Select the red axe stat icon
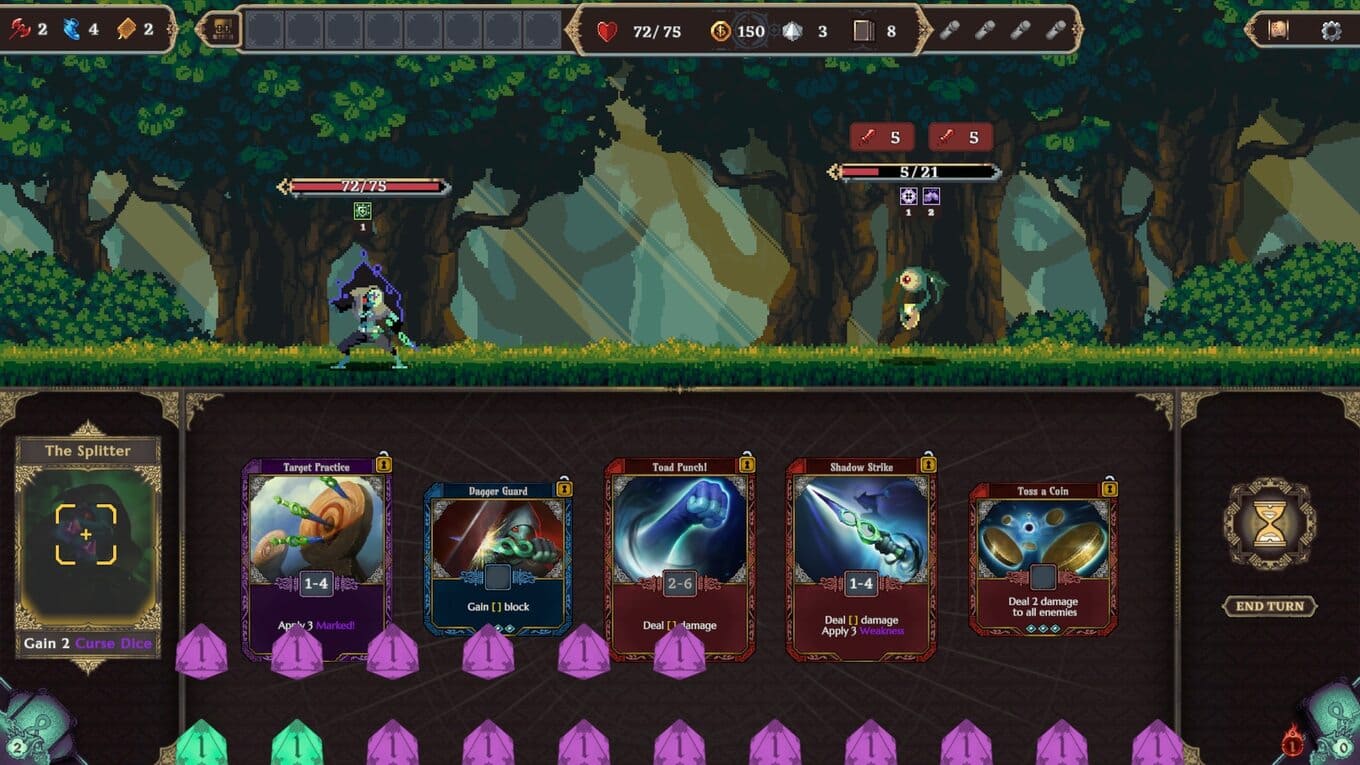The width and height of the screenshot is (1360, 765). (x=20, y=29)
